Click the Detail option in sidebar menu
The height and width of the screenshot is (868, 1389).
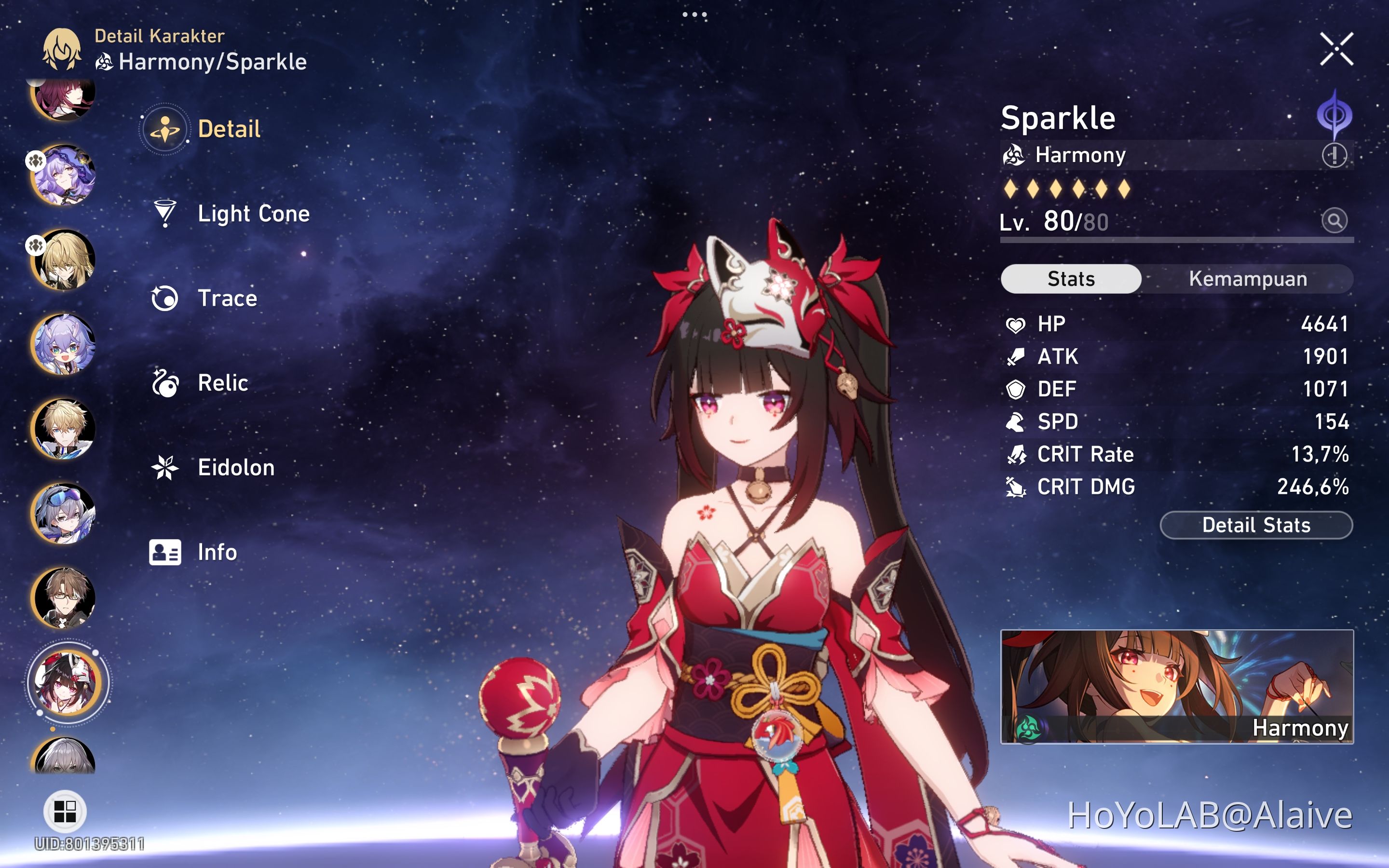[x=229, y=129]
